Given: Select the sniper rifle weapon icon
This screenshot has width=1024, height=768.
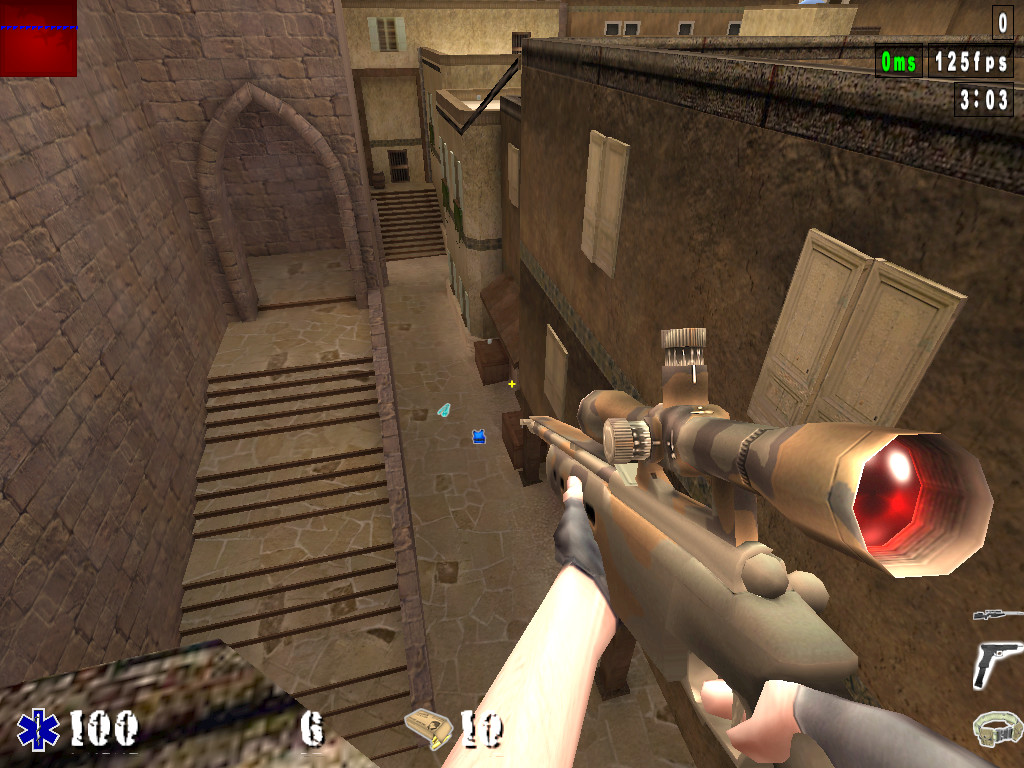Looking at the screenshot, I should (x=999, y=613).
